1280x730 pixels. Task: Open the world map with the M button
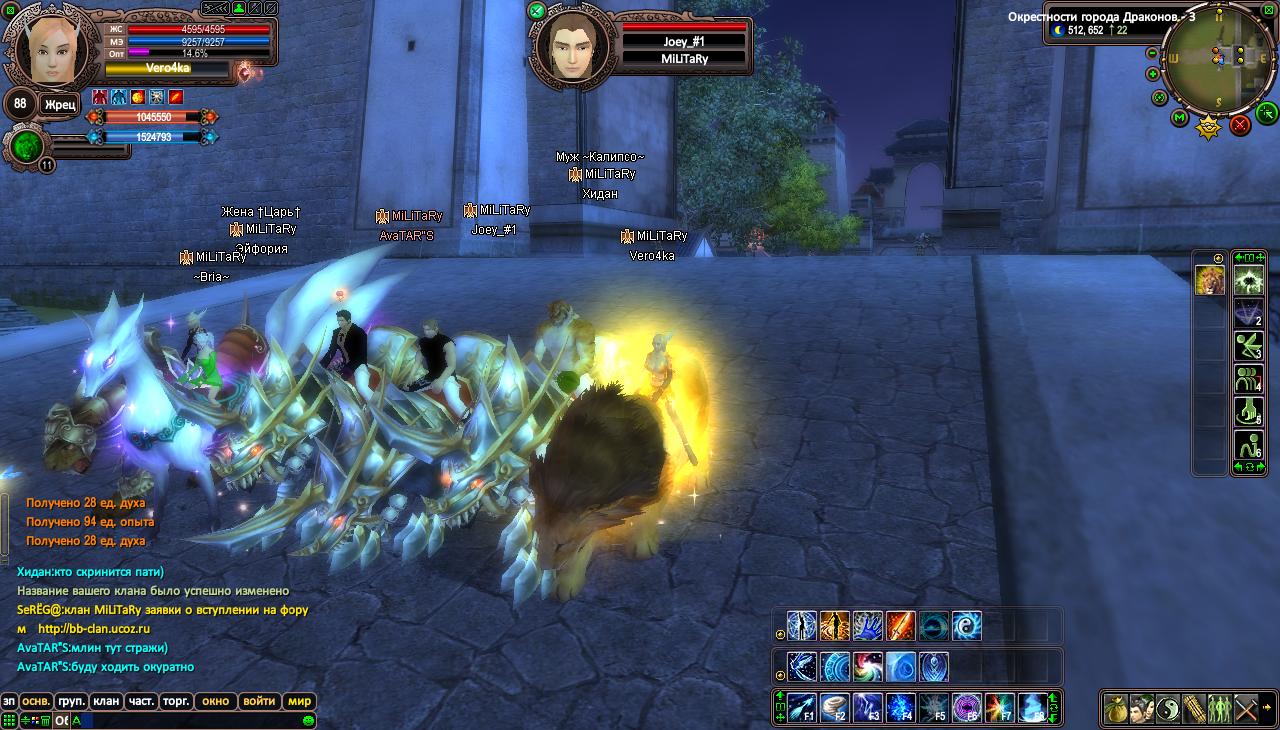[1179, 119]
